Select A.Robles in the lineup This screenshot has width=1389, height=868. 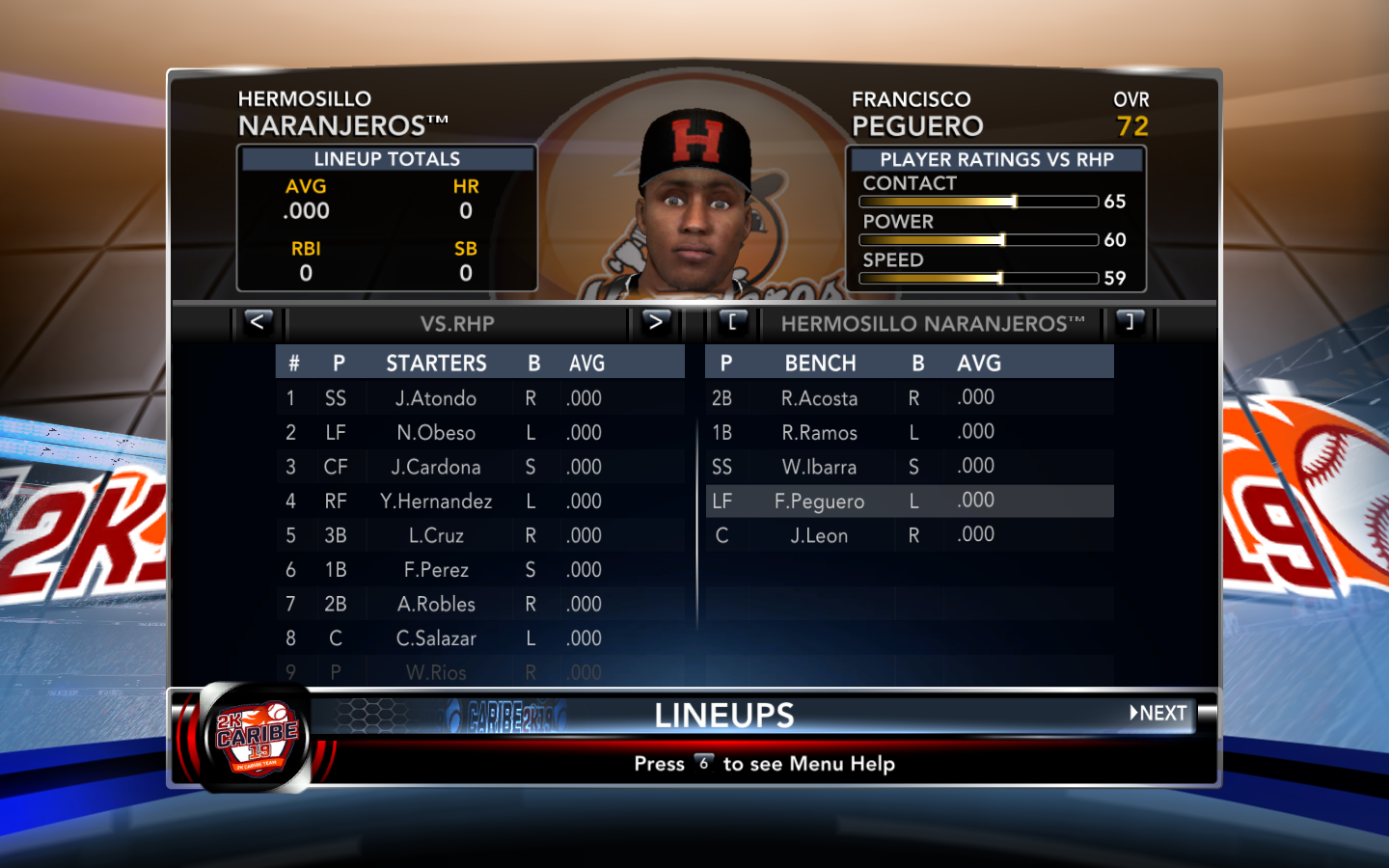436,604
